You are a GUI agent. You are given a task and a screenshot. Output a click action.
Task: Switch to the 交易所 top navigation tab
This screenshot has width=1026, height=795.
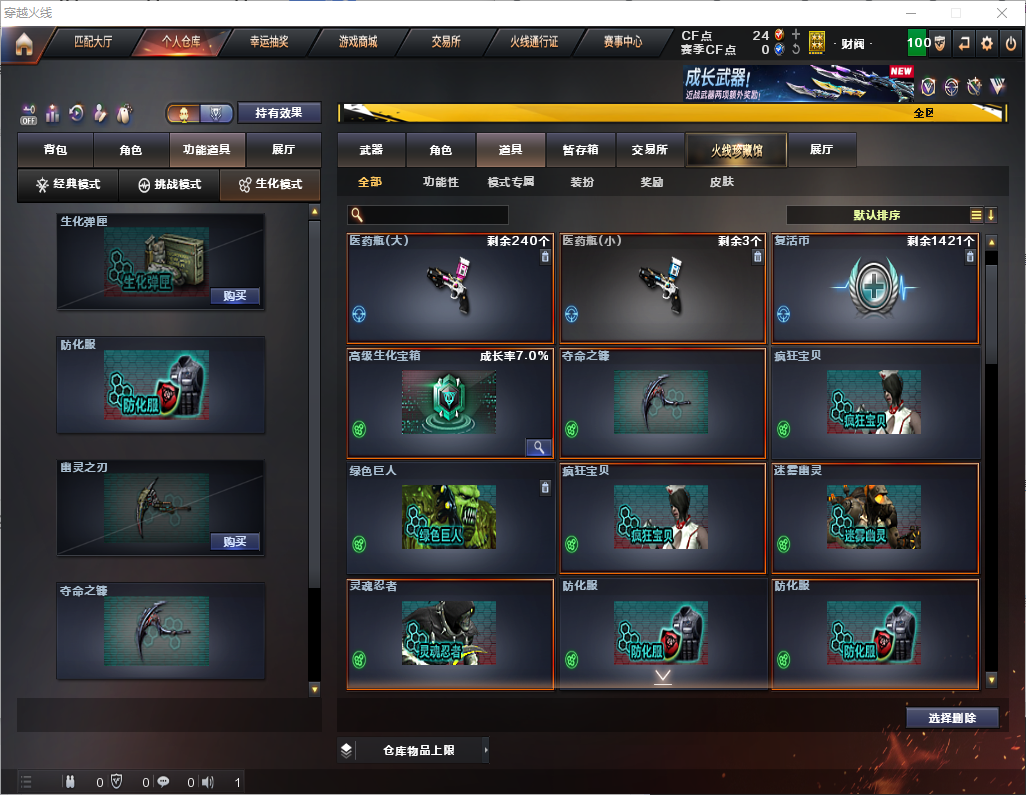click(446, 42)
